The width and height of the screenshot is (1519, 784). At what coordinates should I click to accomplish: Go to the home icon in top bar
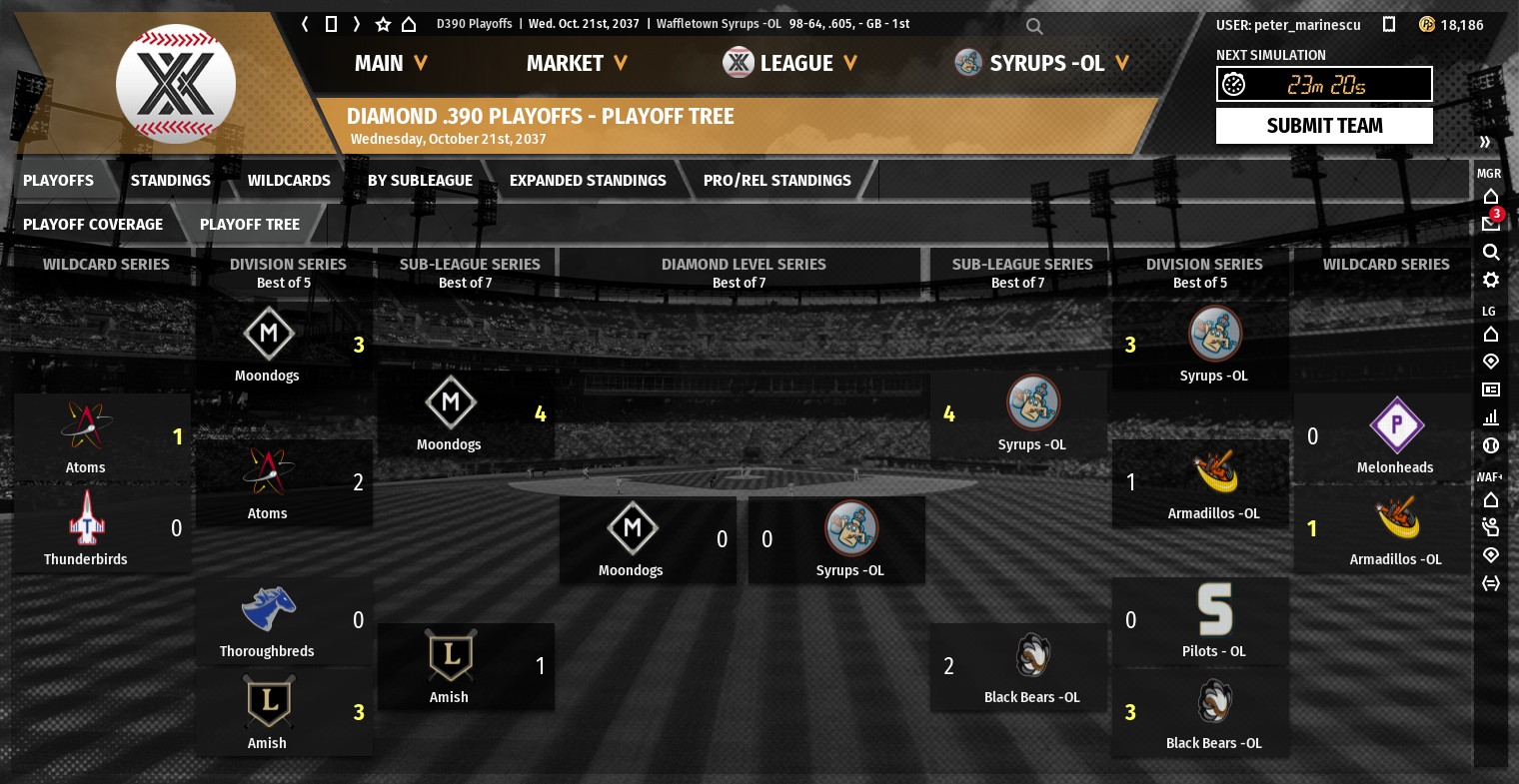(x=409, y=24)
